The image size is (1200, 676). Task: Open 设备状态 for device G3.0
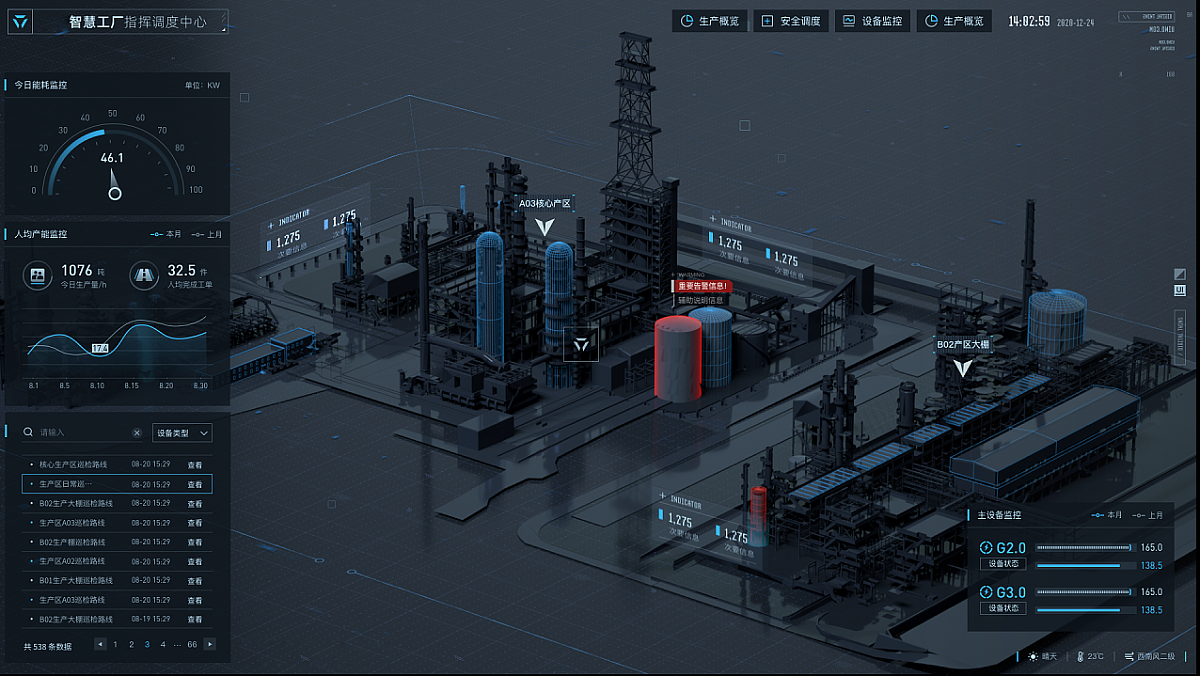coord(1002,608)
